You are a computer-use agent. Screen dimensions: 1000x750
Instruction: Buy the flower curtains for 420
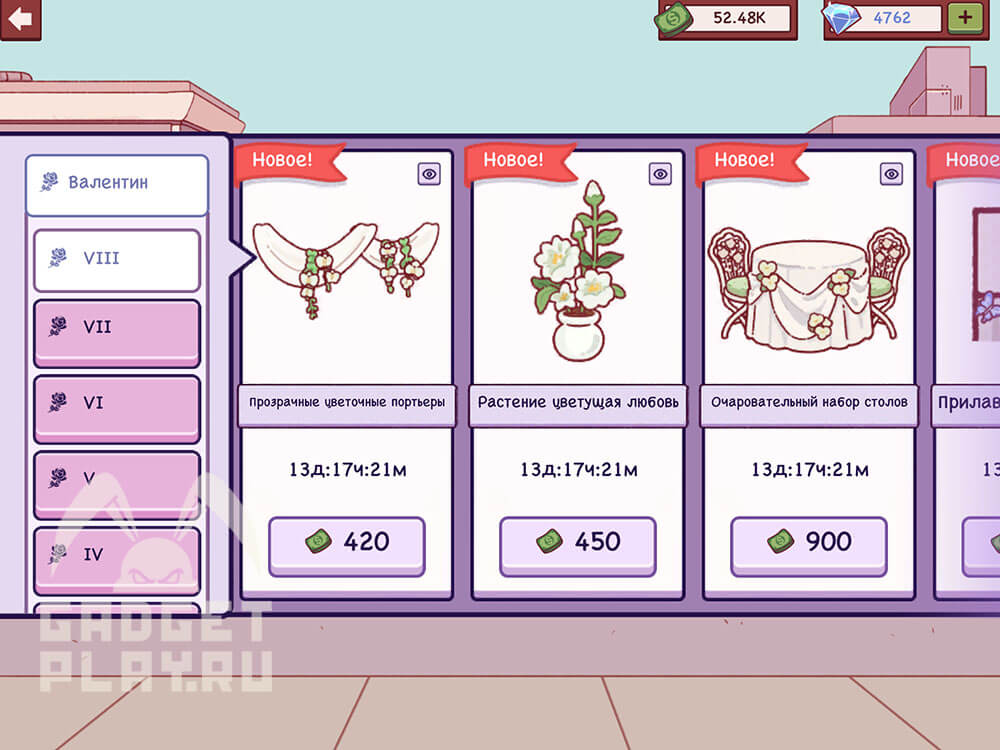[x=346, y=544]
